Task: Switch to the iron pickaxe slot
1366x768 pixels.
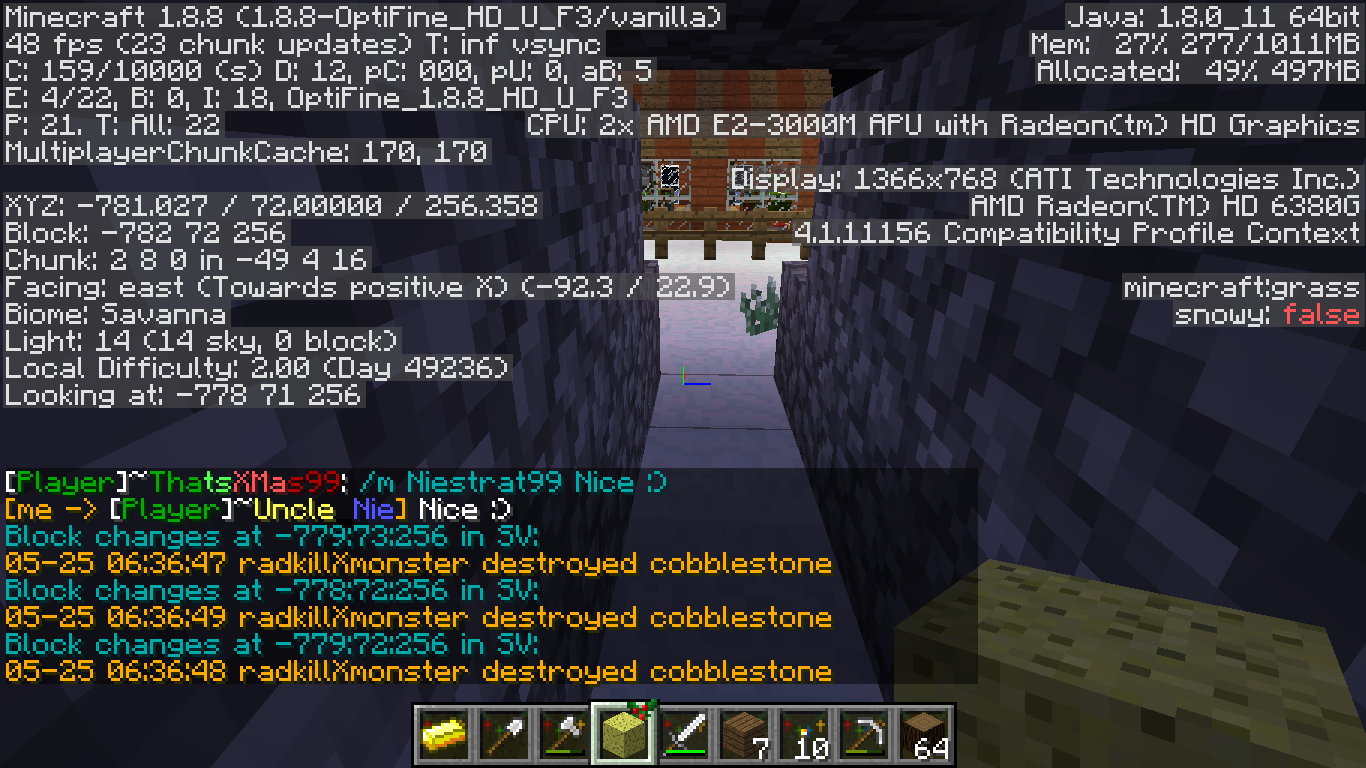Action: coord(865,735)
